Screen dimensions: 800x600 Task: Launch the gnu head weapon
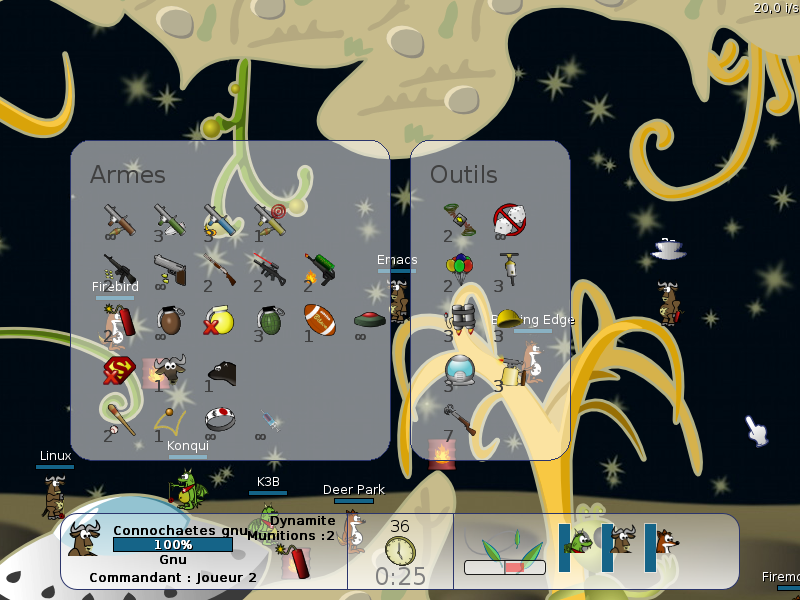(x=169, y=370)
